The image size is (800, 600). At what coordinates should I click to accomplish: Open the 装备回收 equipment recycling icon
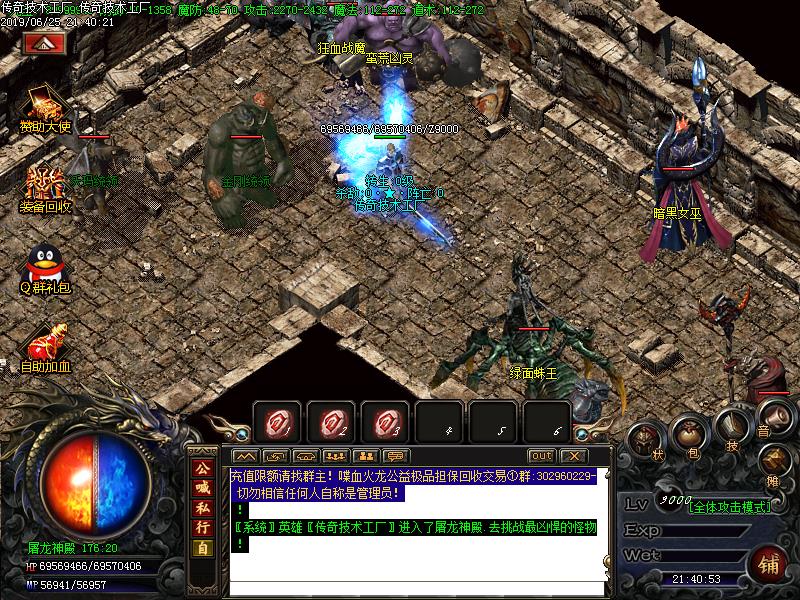point(43,183)
